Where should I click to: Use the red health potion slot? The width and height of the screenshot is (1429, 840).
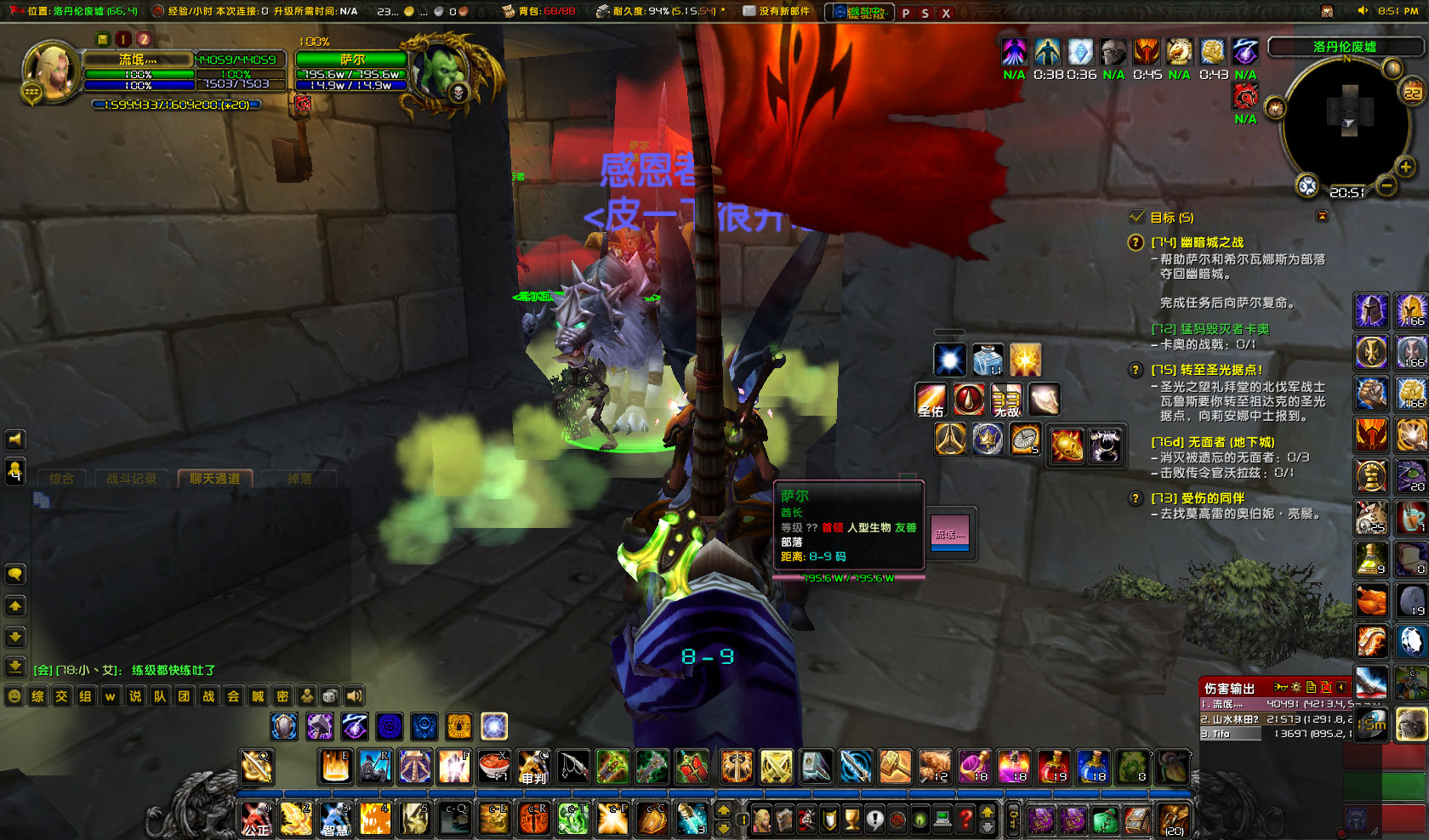(x=1053, y=767)
